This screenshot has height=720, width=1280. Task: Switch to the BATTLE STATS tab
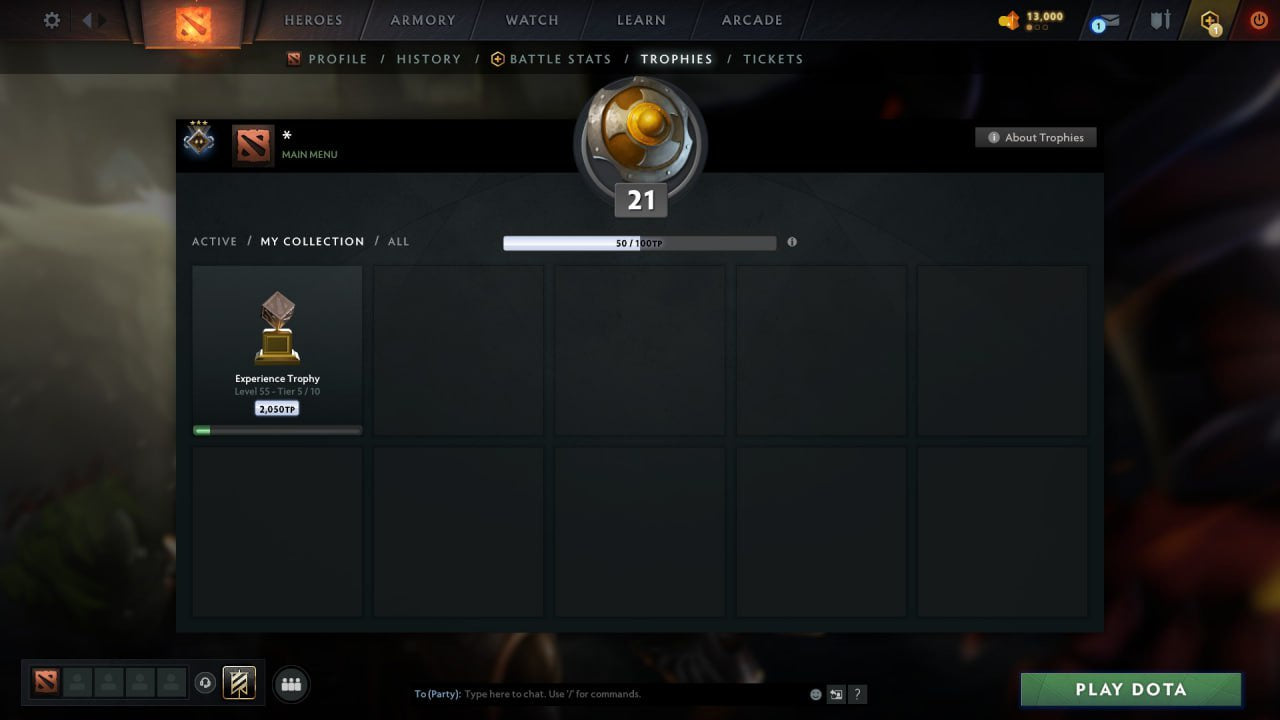(558, 59)
